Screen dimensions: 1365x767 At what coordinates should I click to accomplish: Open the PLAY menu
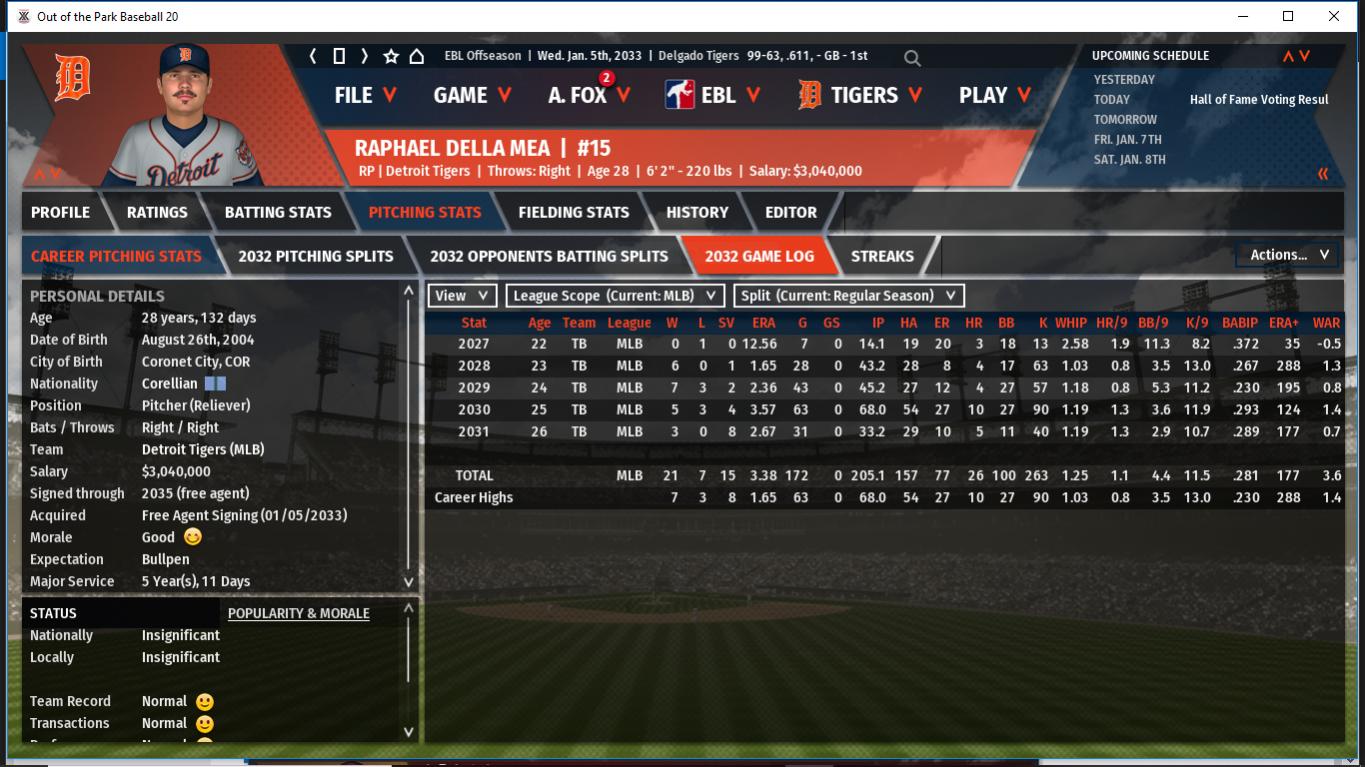(992, 95)
